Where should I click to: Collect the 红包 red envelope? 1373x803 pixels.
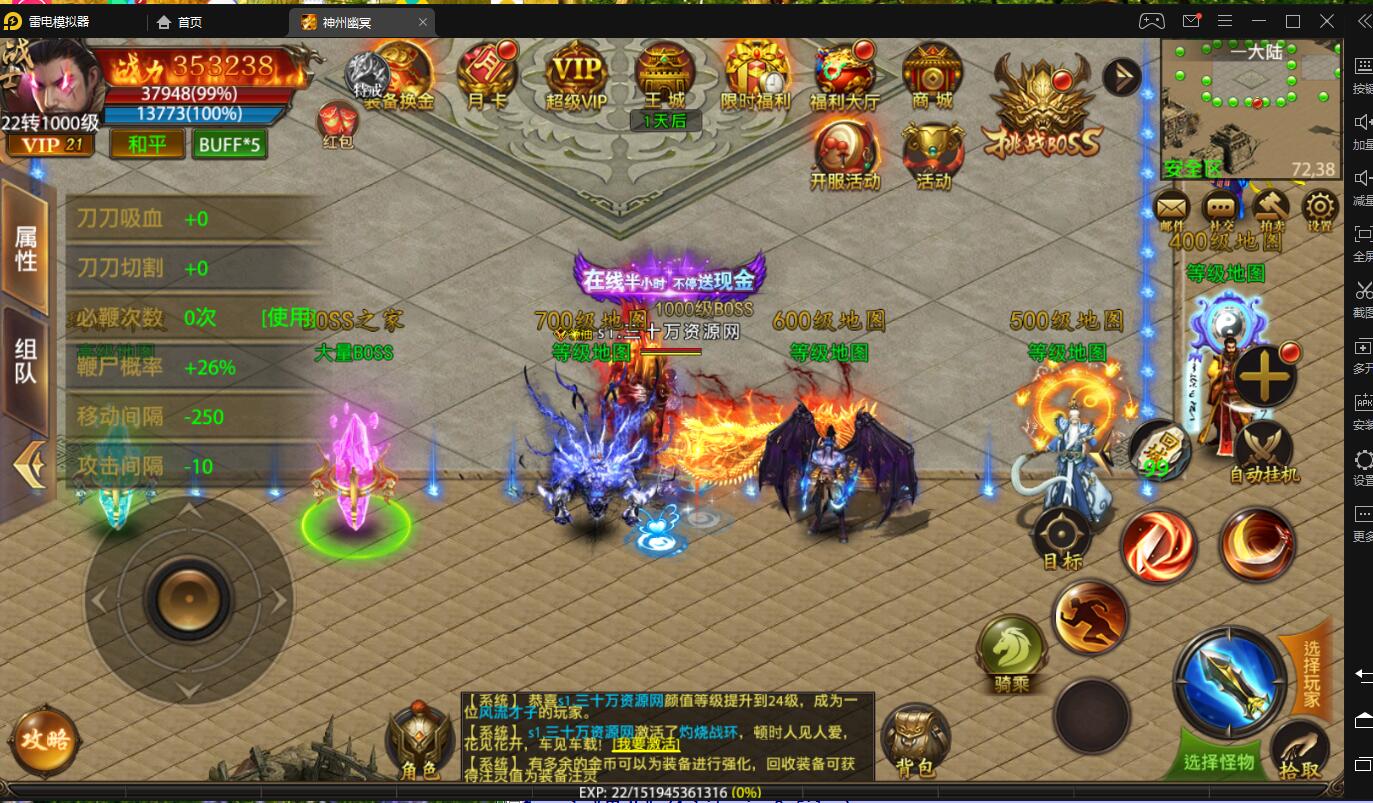point(338,126)
